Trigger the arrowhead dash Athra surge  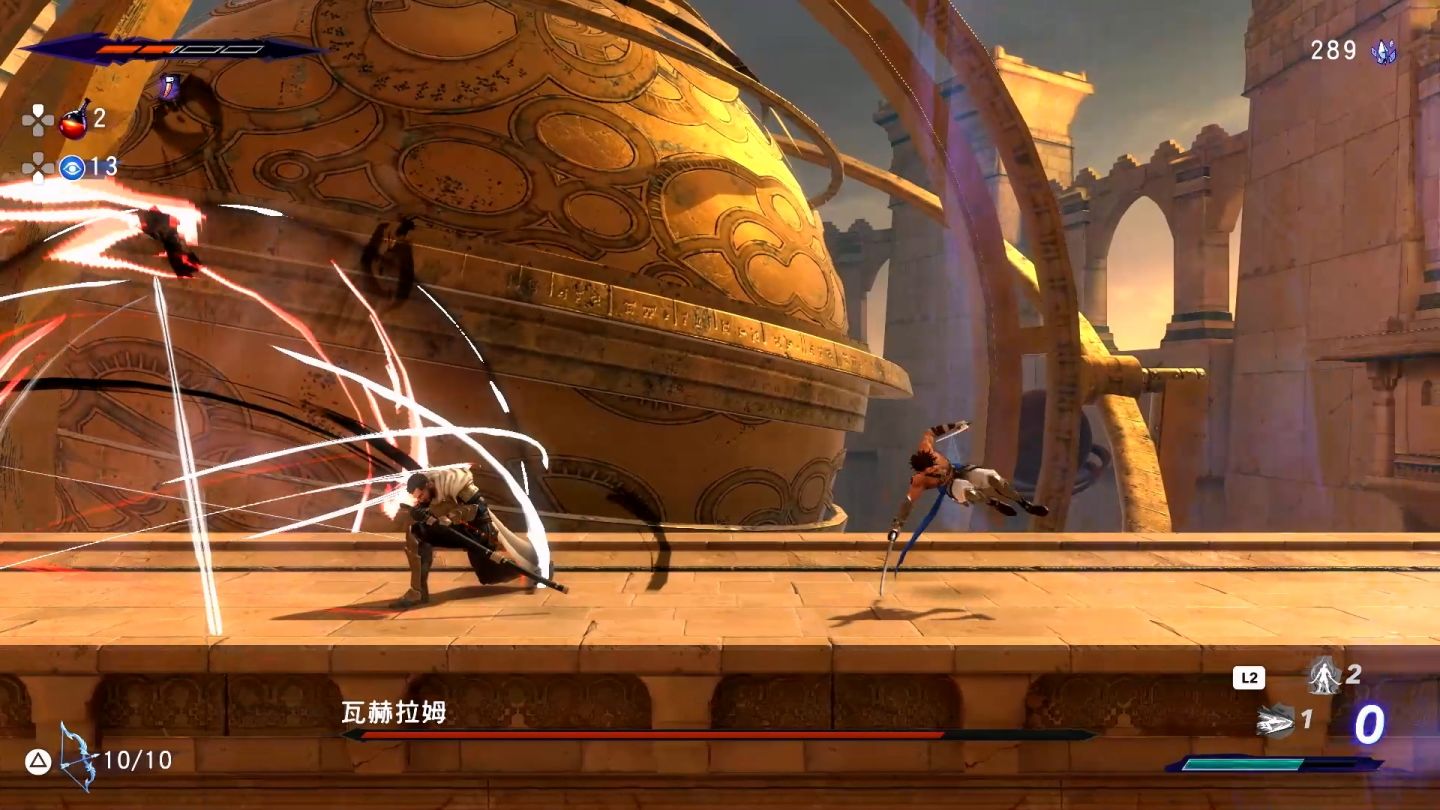point(1276,720)
